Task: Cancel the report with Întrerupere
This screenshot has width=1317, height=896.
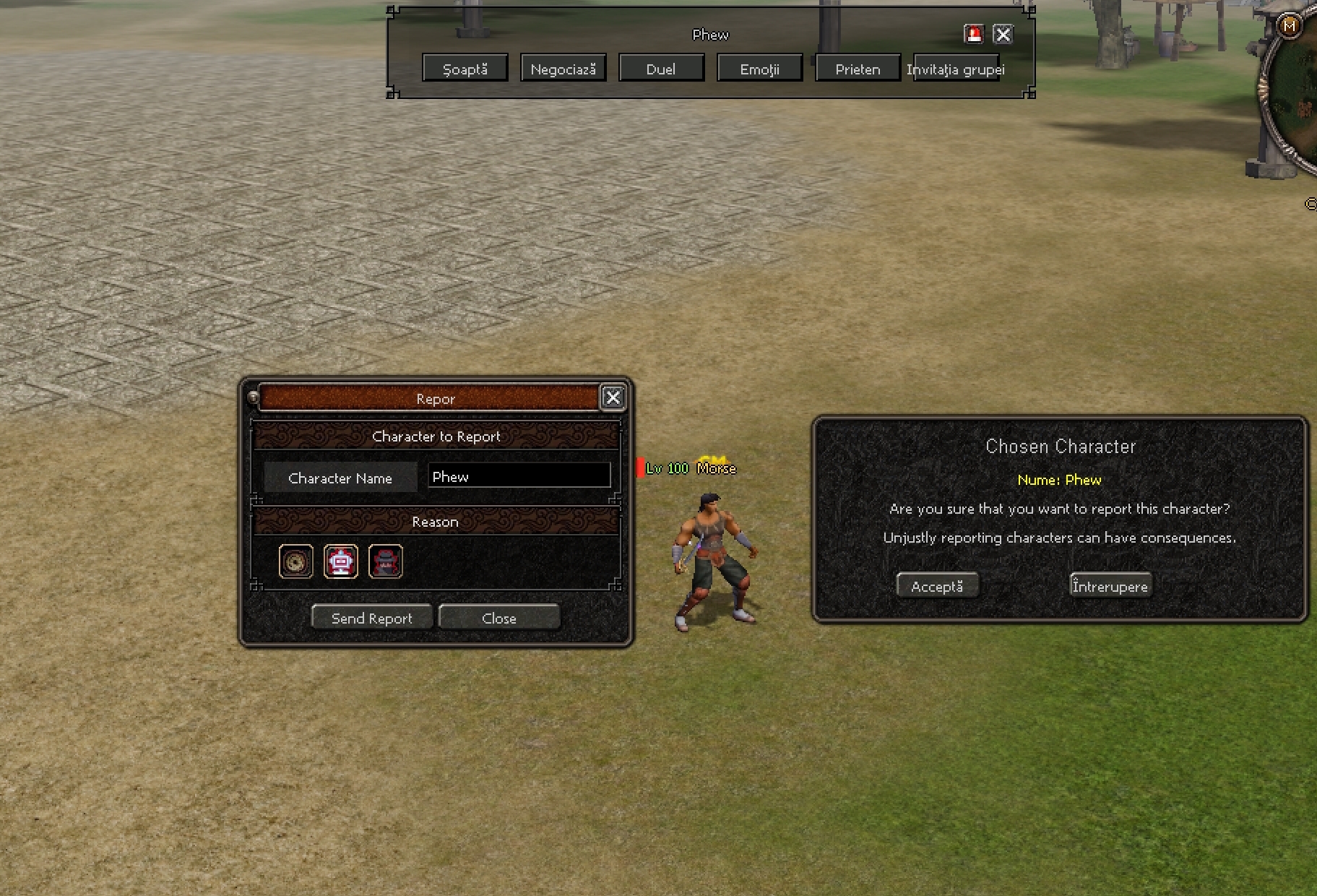Action: 1110,585
